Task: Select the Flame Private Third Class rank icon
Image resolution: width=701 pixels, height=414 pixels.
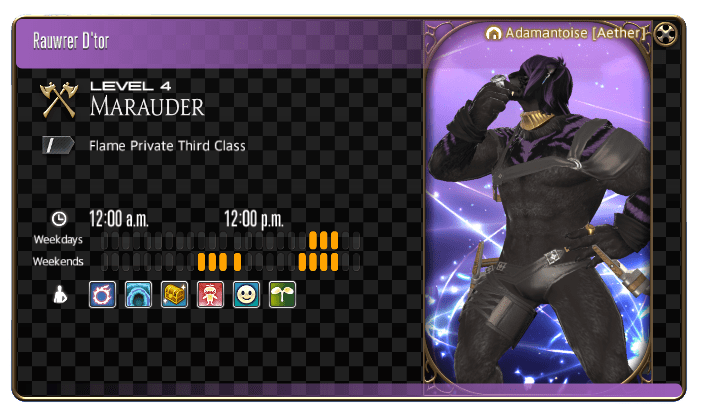Action: (58, 146)
